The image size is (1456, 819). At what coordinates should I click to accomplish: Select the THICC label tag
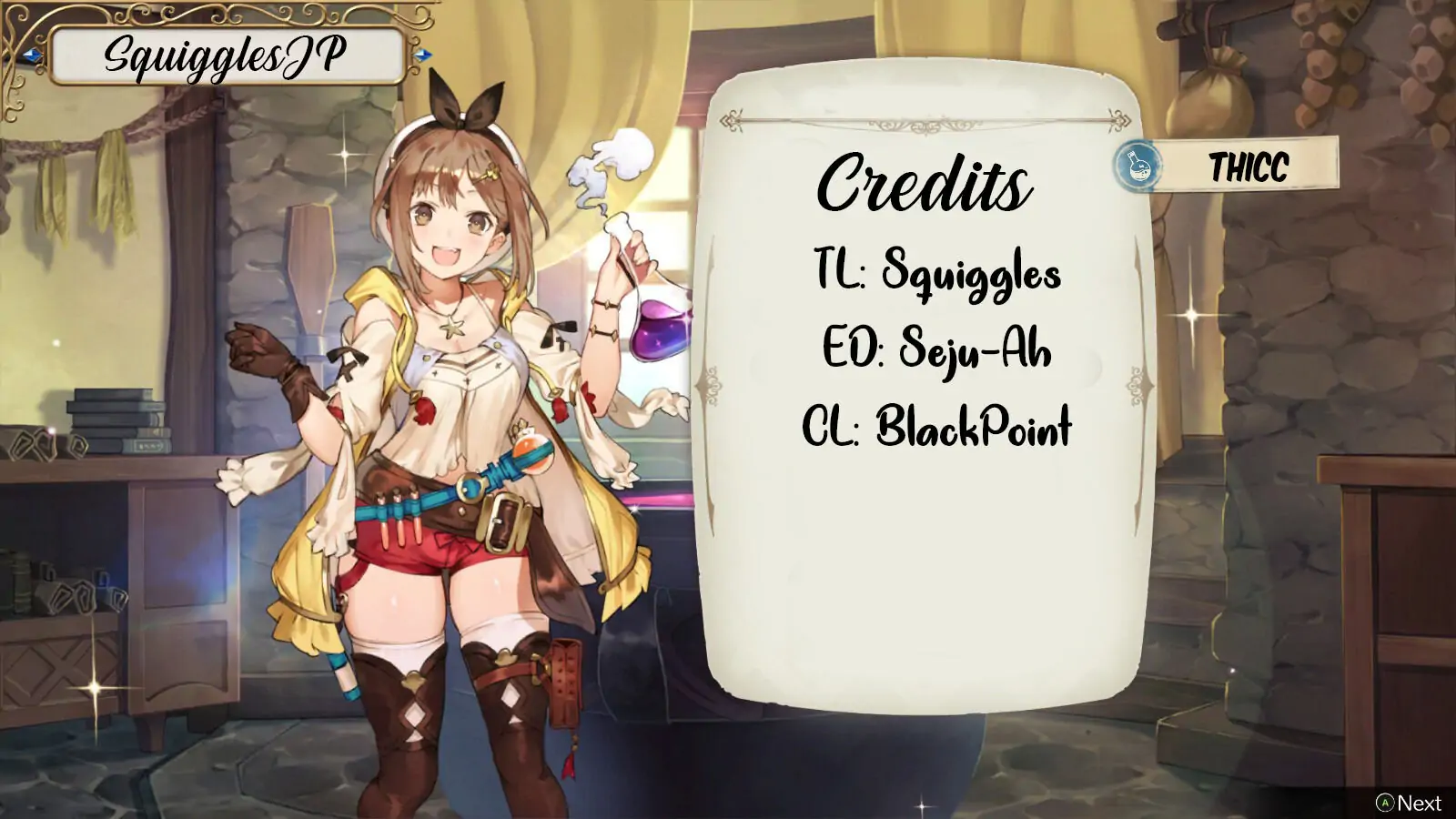(x=1248, y=167)
